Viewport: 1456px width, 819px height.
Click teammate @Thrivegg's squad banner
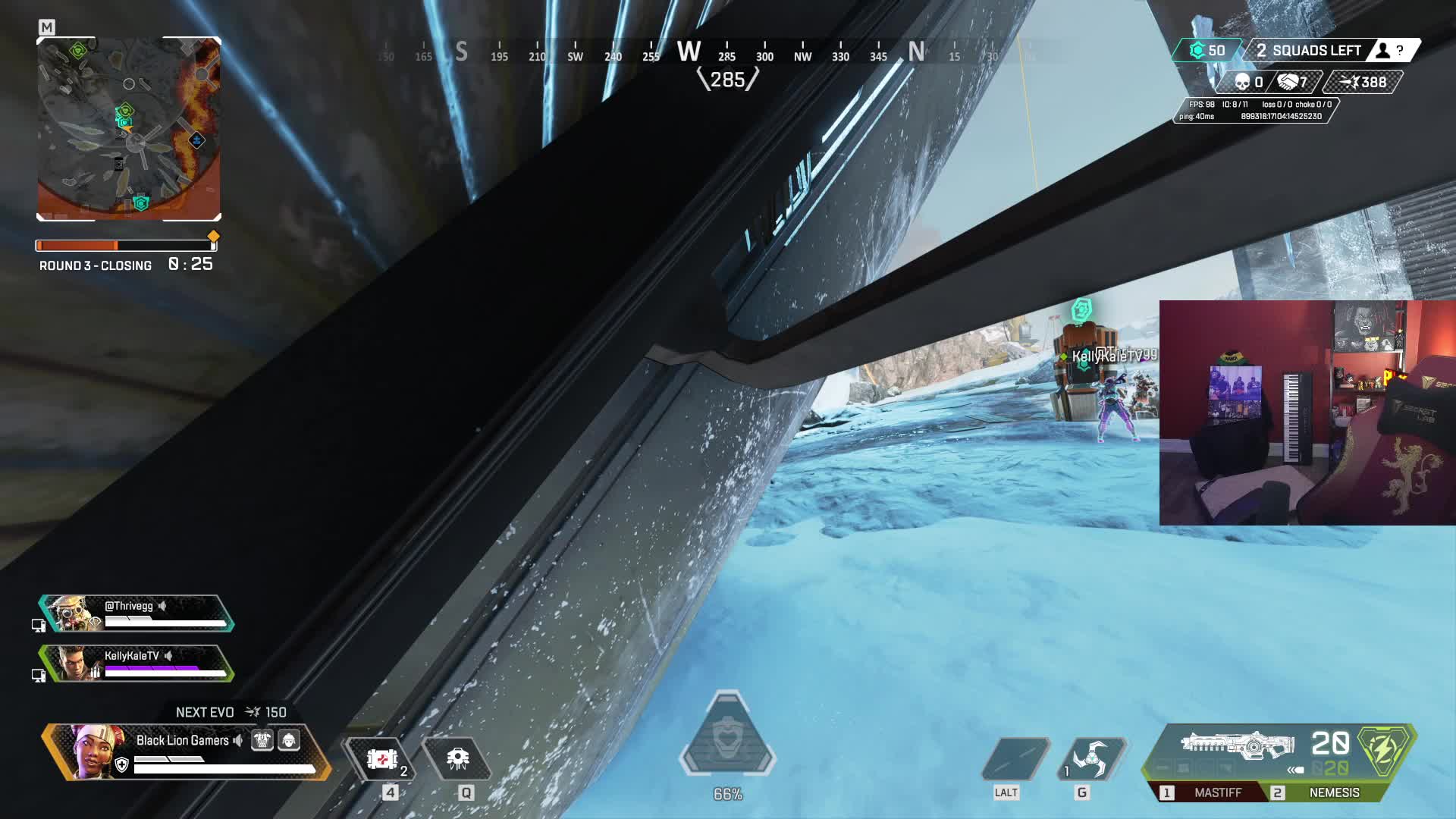tap(136, 613)
